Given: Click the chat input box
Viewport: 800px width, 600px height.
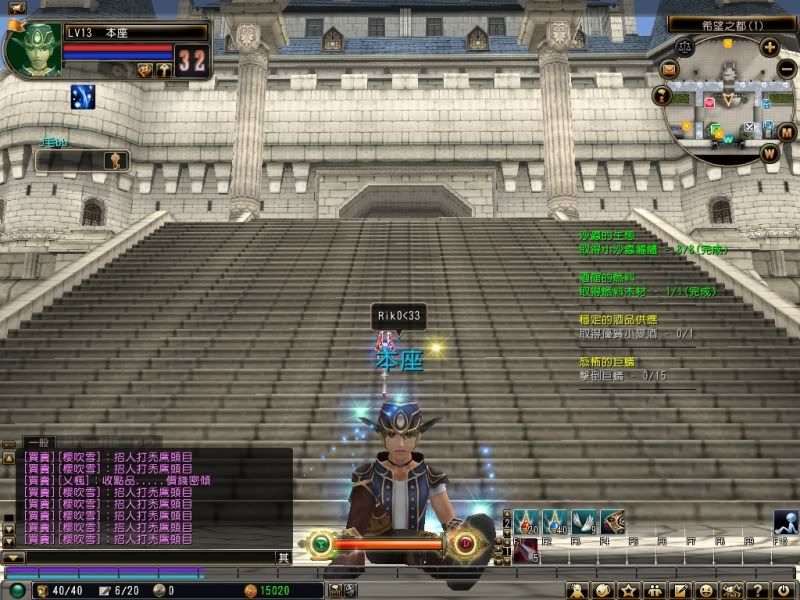Looking at the screenshot, I should [x=140, y=557].
